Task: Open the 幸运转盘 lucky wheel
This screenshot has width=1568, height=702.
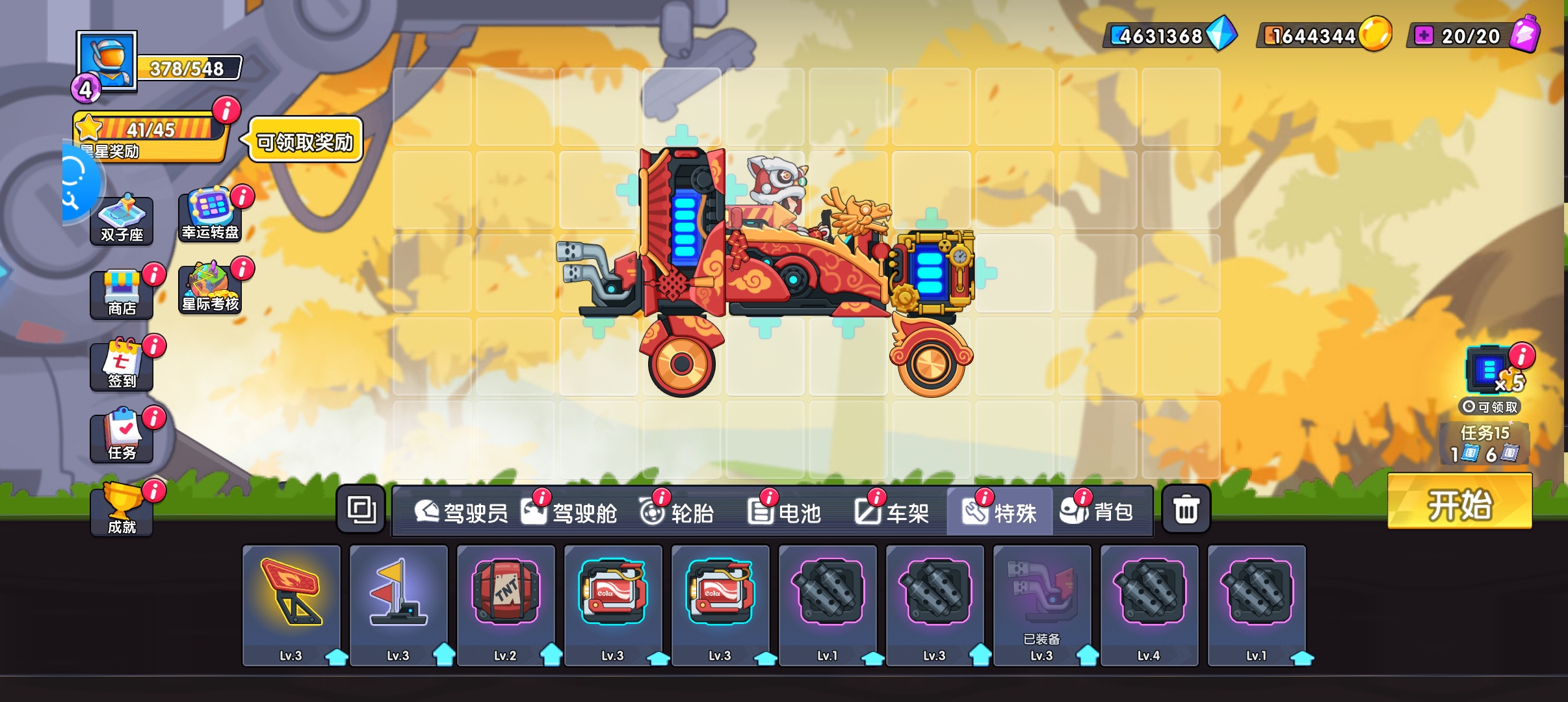Action: click(x=210, y=215)
